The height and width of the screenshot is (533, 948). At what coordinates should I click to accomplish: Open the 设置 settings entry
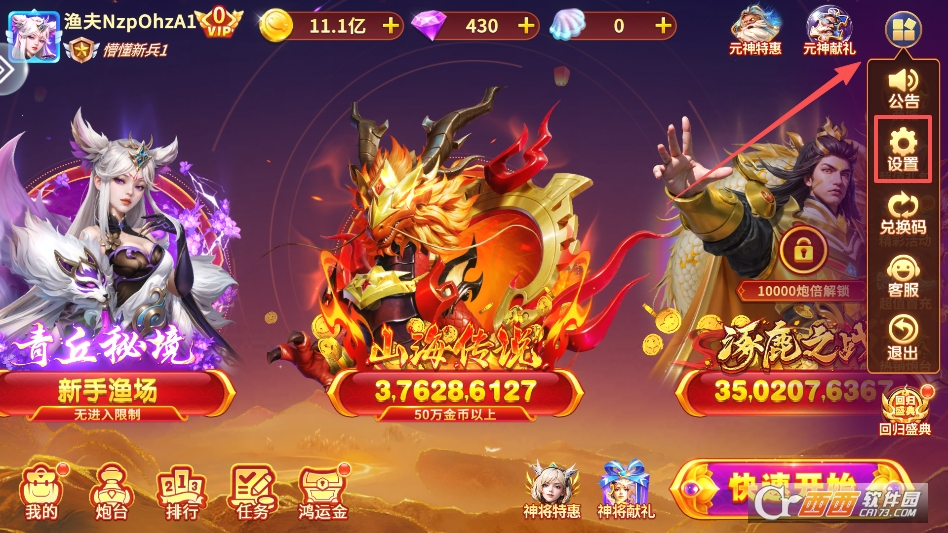click(x=902, y=150)
